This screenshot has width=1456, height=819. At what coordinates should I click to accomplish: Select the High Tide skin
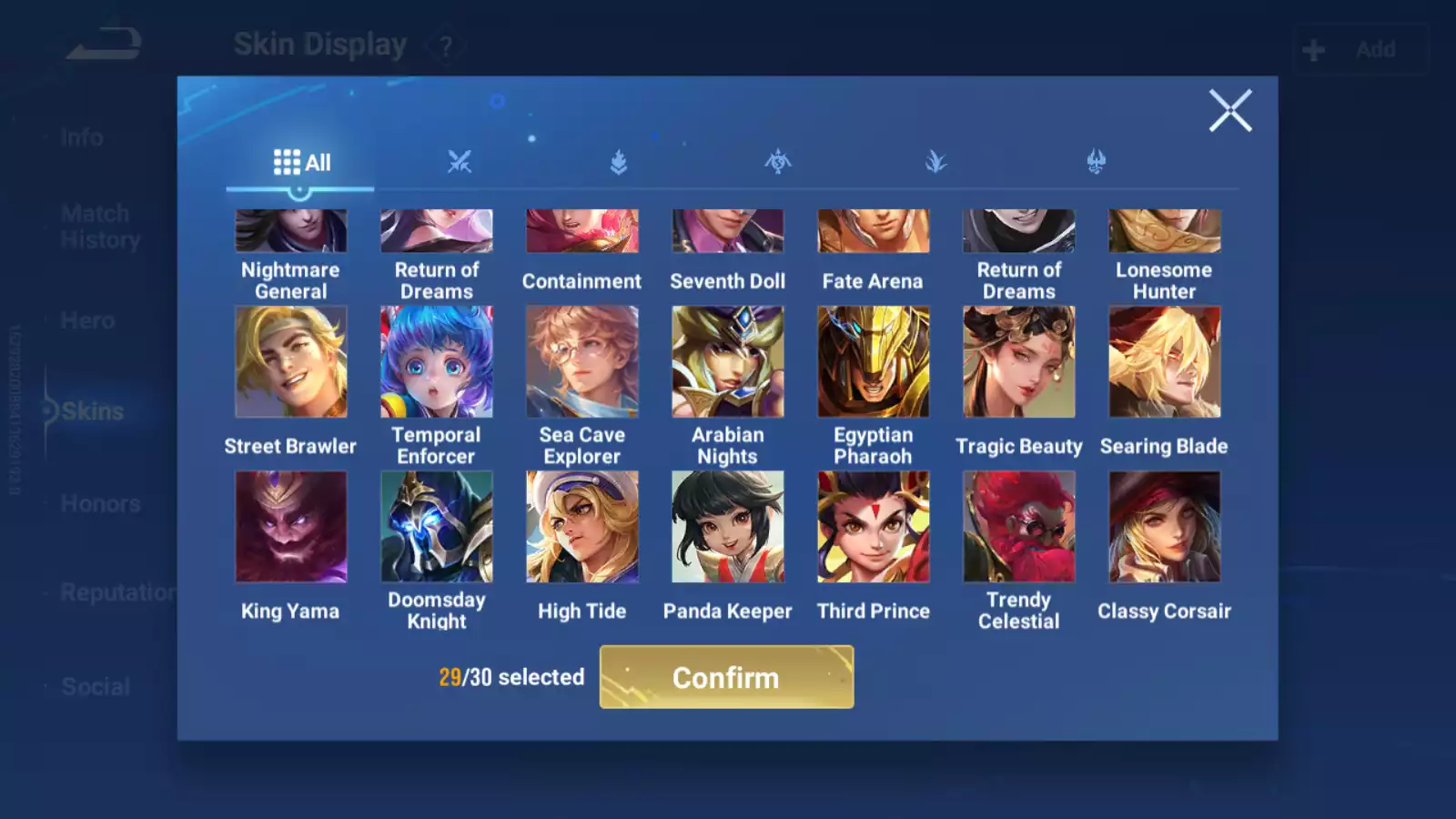coord(581,527)
